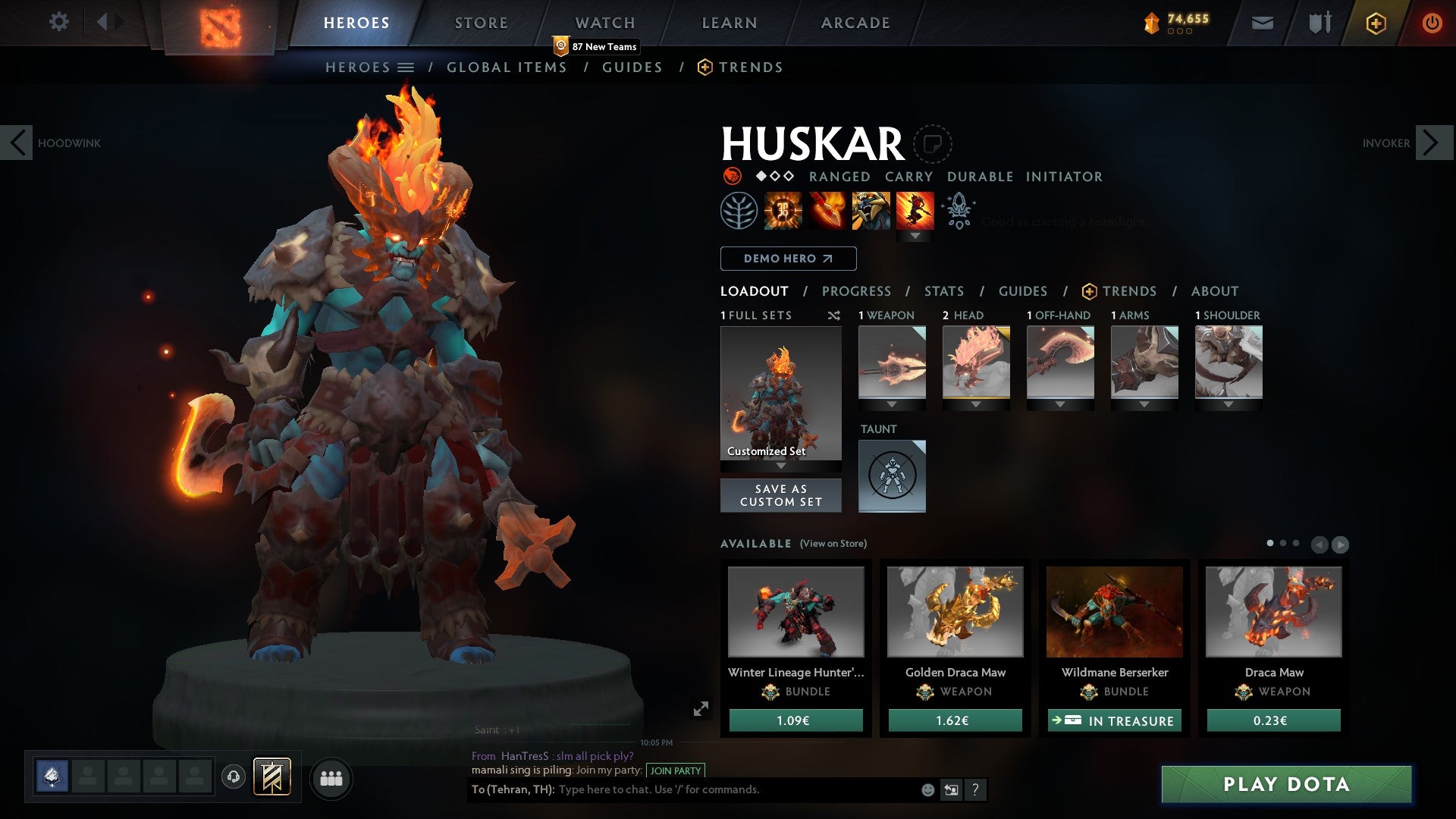The height and width of the screenshot is (819, 1456).
Task: Open the settings gear menu
Action: tap(59, 22)
